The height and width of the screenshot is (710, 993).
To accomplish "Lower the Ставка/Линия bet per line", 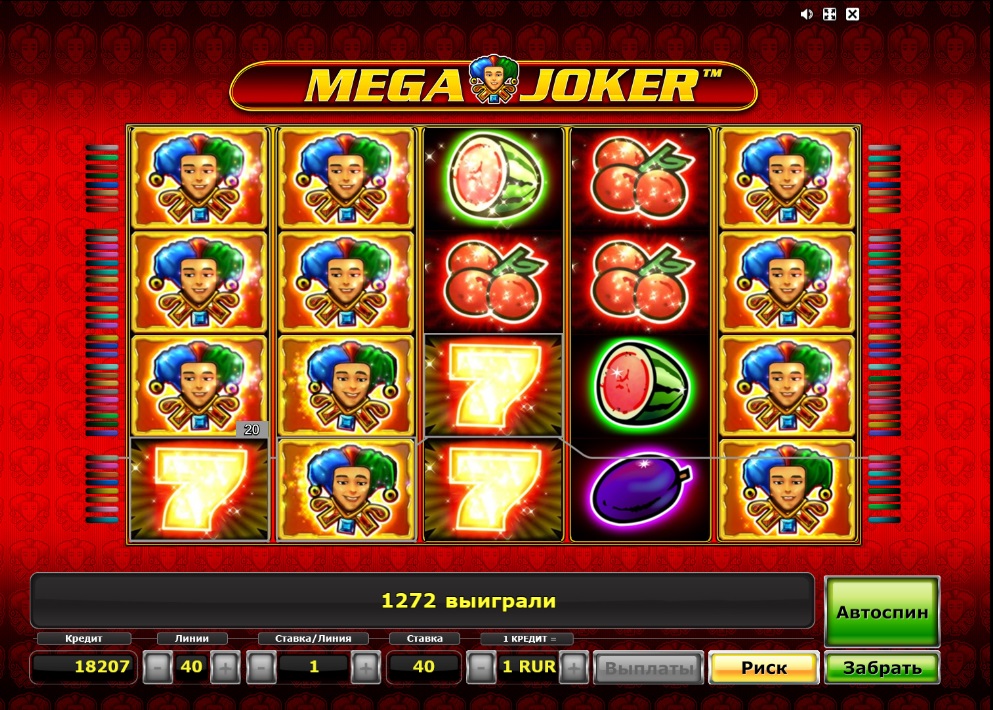I will pos(261,667).
